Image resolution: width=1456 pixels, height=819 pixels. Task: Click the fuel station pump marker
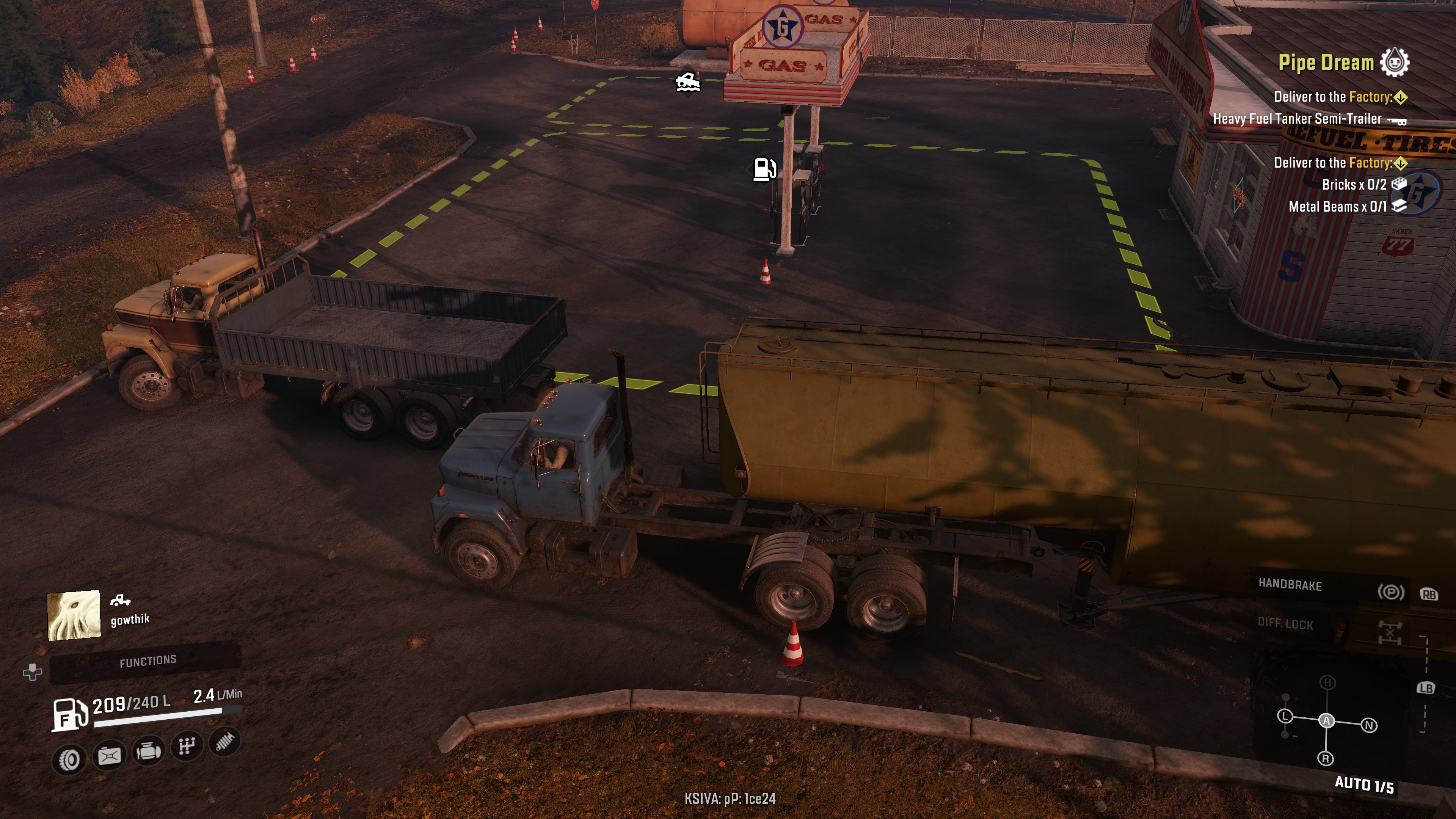coord(765,168)
